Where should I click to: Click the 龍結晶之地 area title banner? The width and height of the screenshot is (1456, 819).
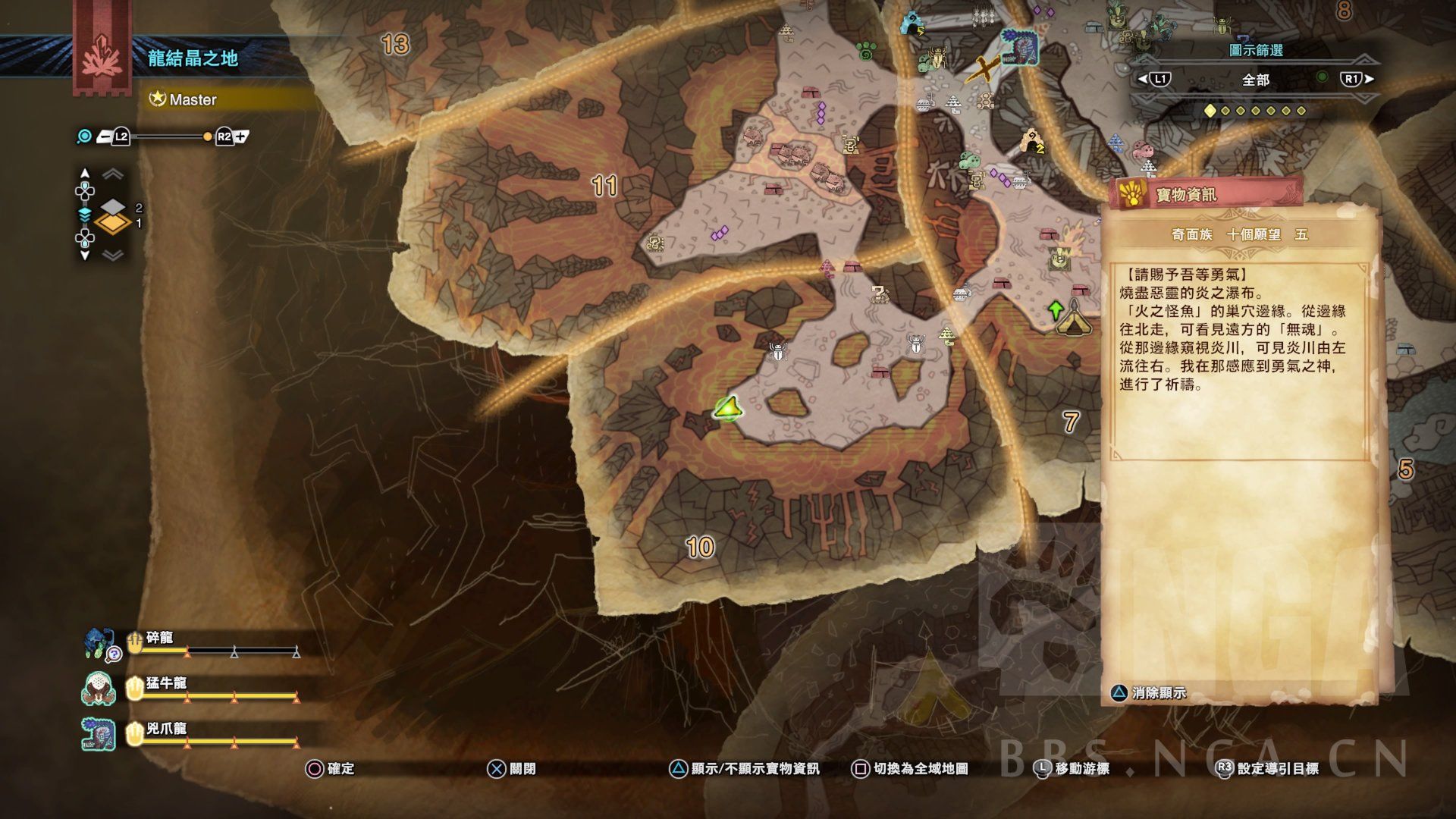click(x=193, y=58)
